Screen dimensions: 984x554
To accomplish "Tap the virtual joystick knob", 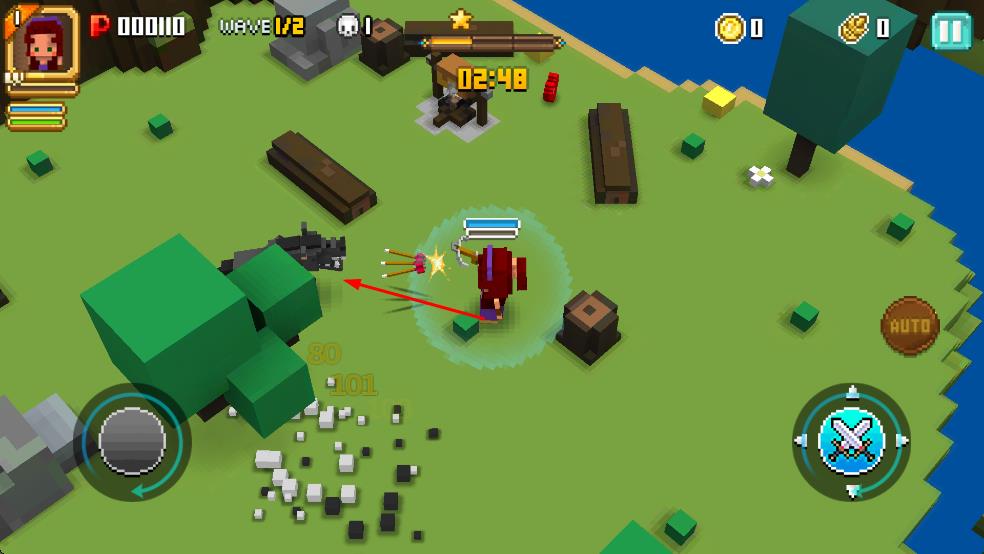I will click(133, 440).
